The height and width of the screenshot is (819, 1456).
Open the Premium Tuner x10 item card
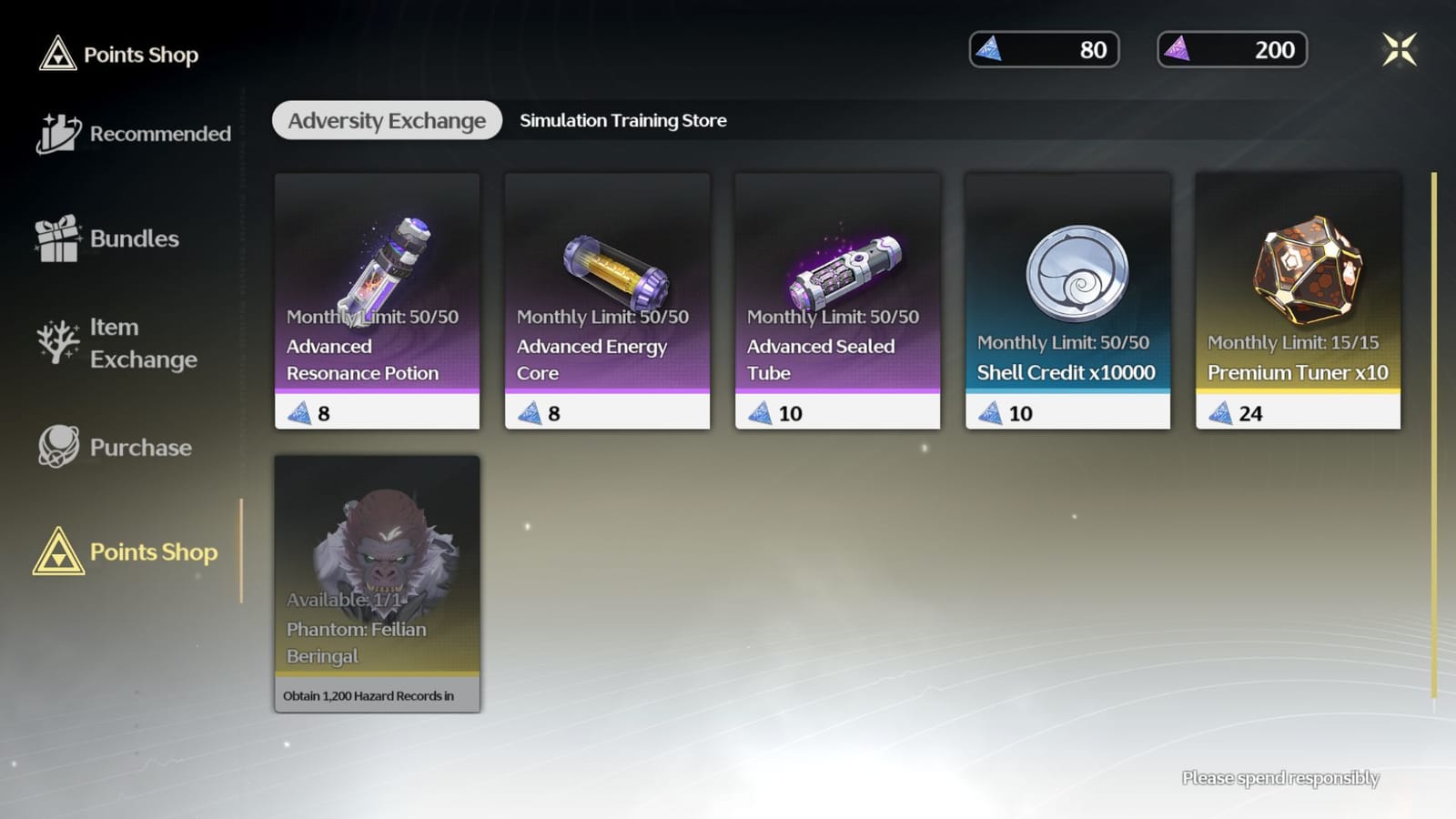tap(1298, 300)
